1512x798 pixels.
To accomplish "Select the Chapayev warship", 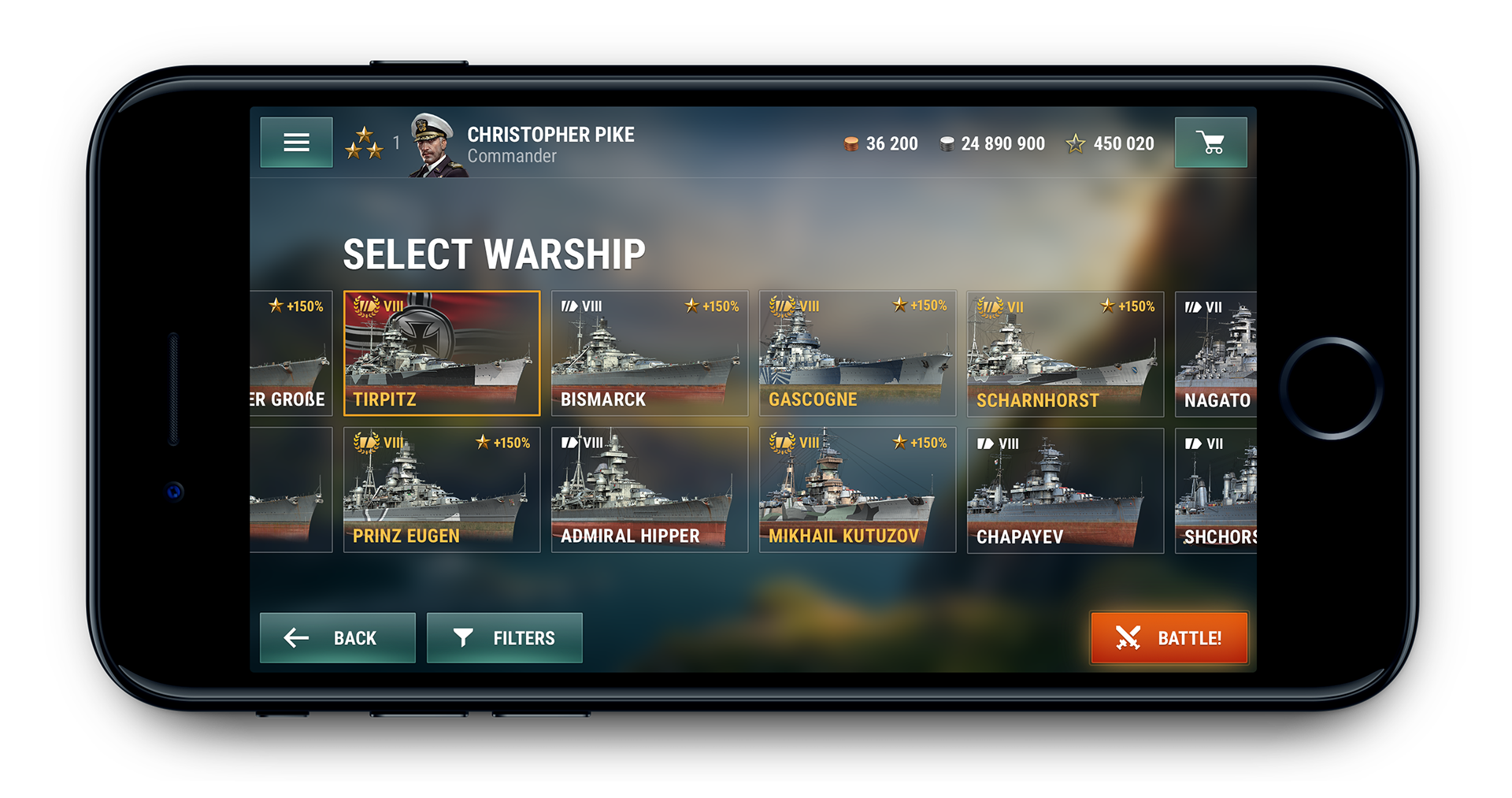I will [x=1065, y=489].
